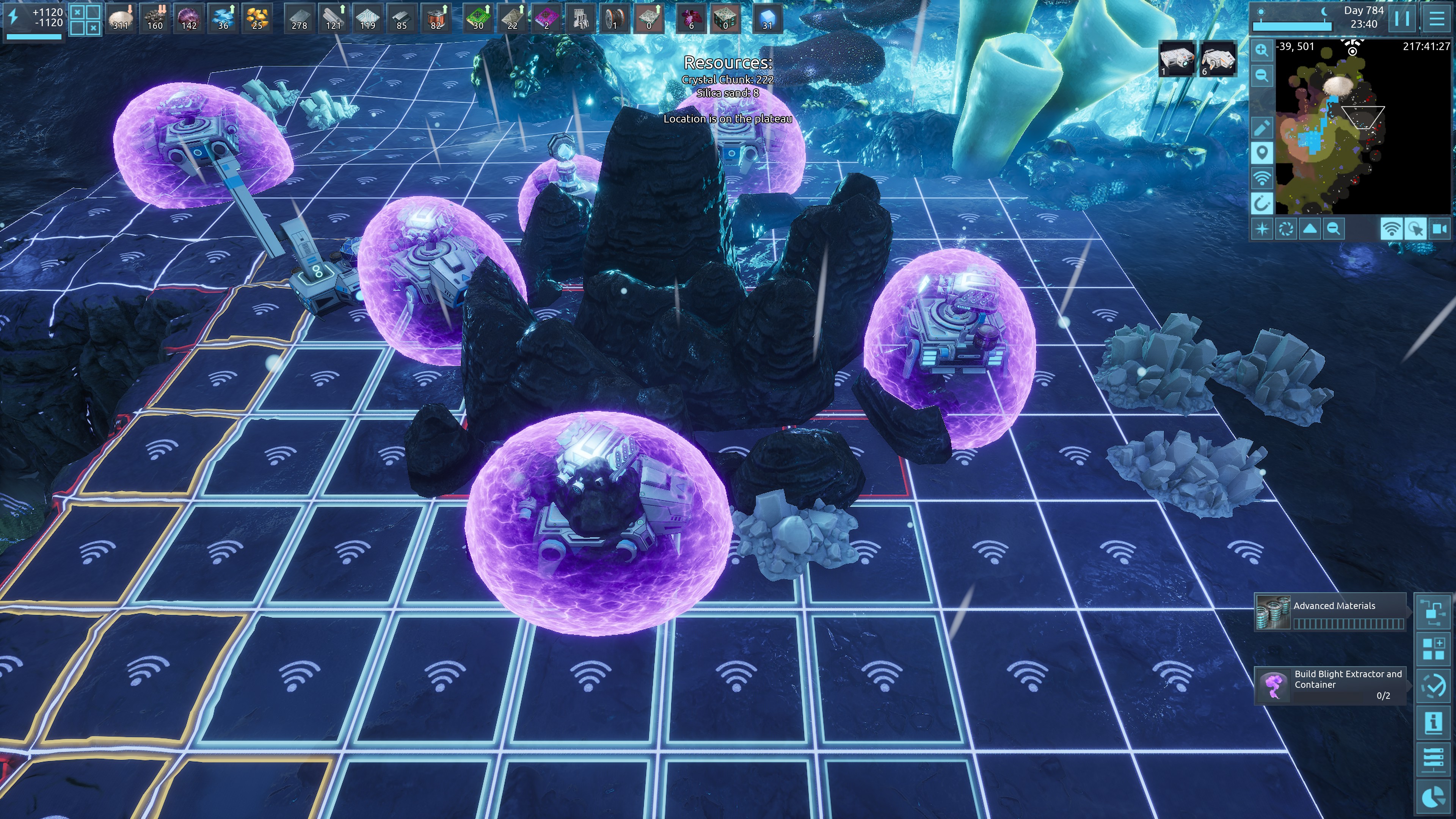Toggle the map pin marker button

point(1261,152)
